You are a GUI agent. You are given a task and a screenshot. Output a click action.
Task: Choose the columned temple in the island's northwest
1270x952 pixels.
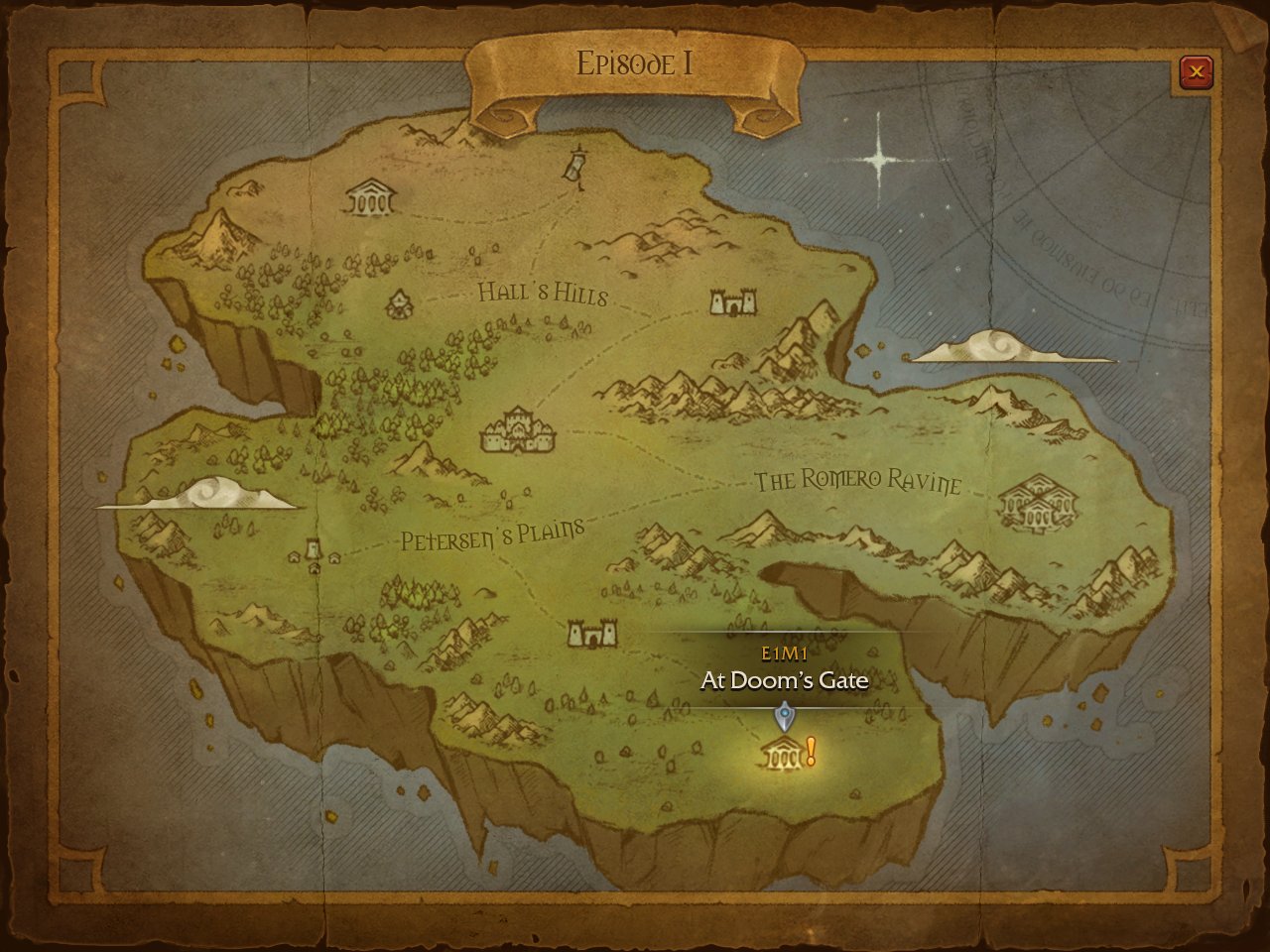pyautogui.click(x=370, y=198)
